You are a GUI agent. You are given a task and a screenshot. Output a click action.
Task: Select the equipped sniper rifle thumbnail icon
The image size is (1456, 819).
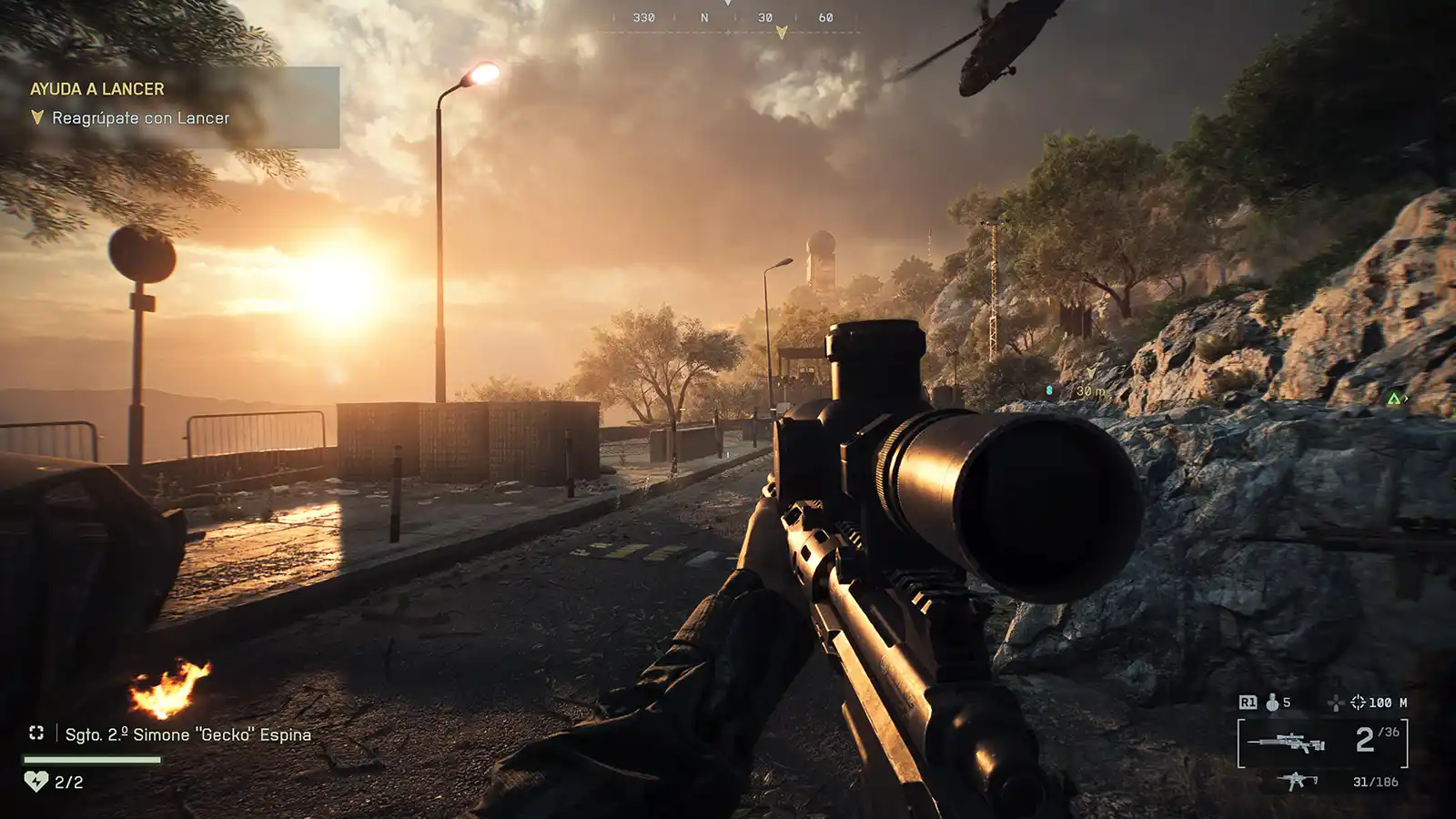click(1288, 741)
